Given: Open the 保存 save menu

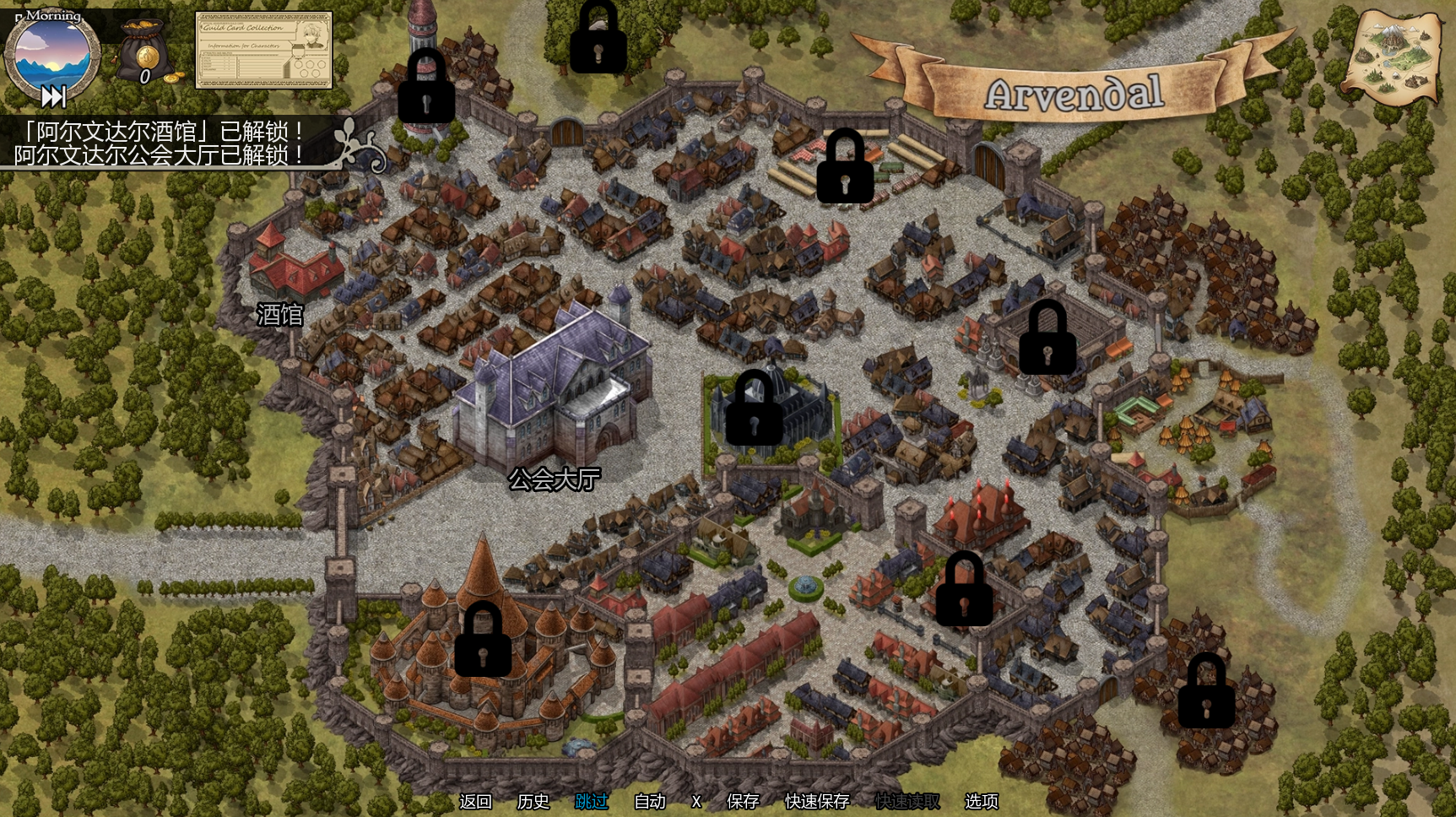Looking at the screenshot, I should coord(743,801).
